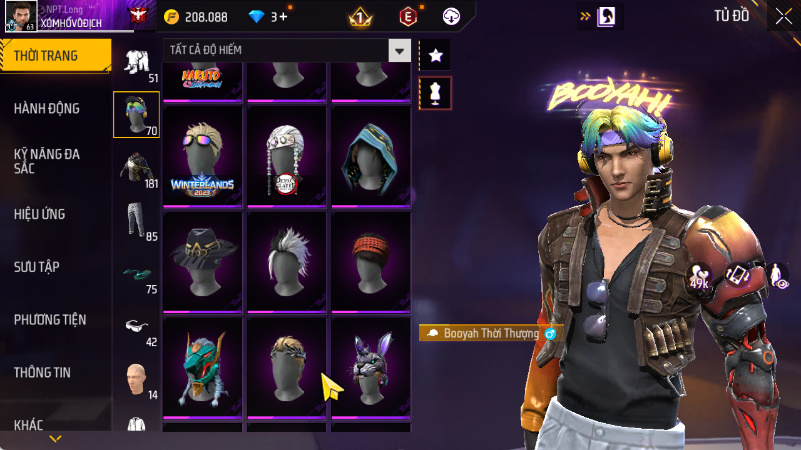Open the Thông Tin section
The height and width of the screenshot is (450, 801).
pos(42,372)
